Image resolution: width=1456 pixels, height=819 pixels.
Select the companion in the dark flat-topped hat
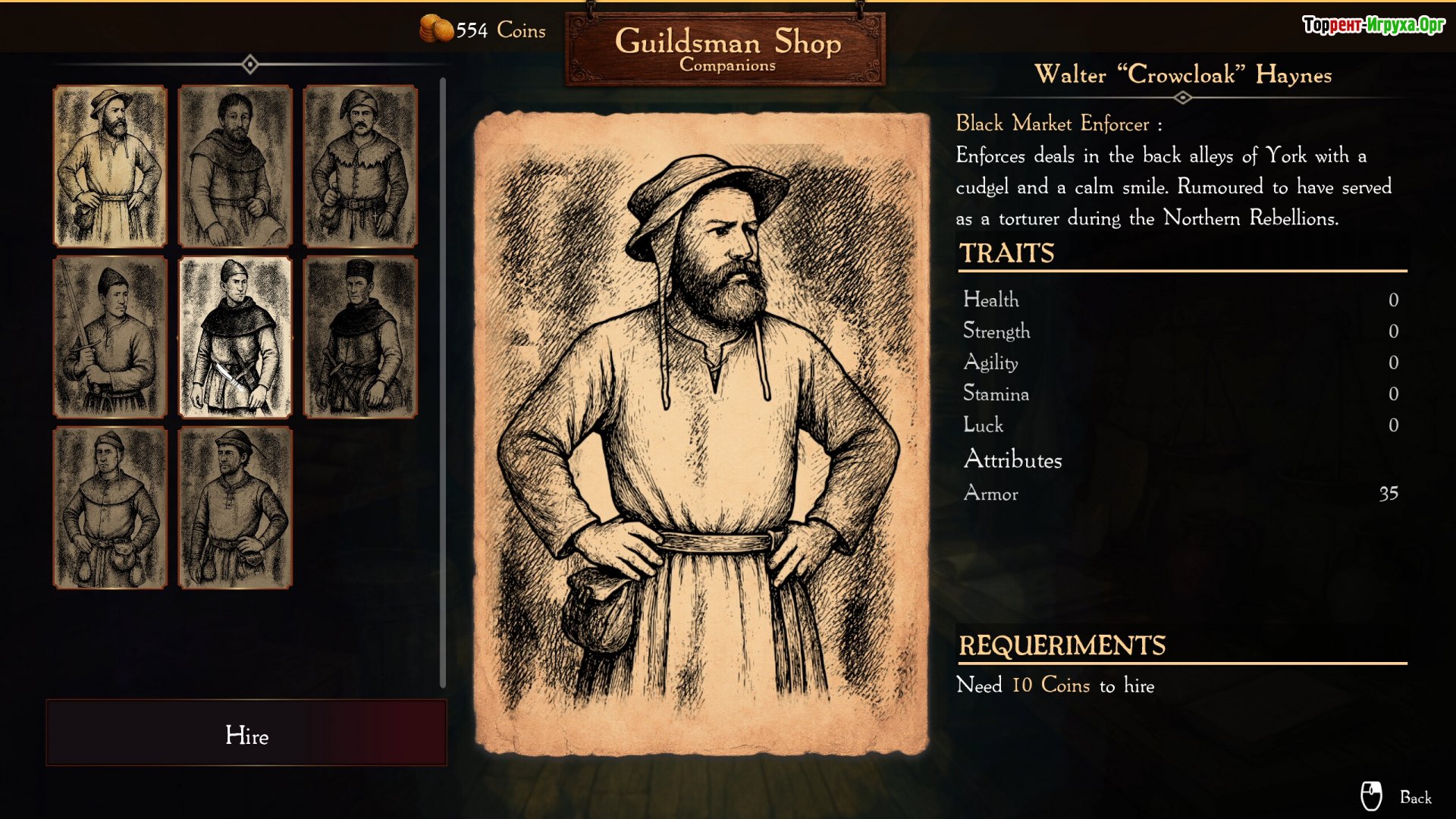tap(360, 337)
